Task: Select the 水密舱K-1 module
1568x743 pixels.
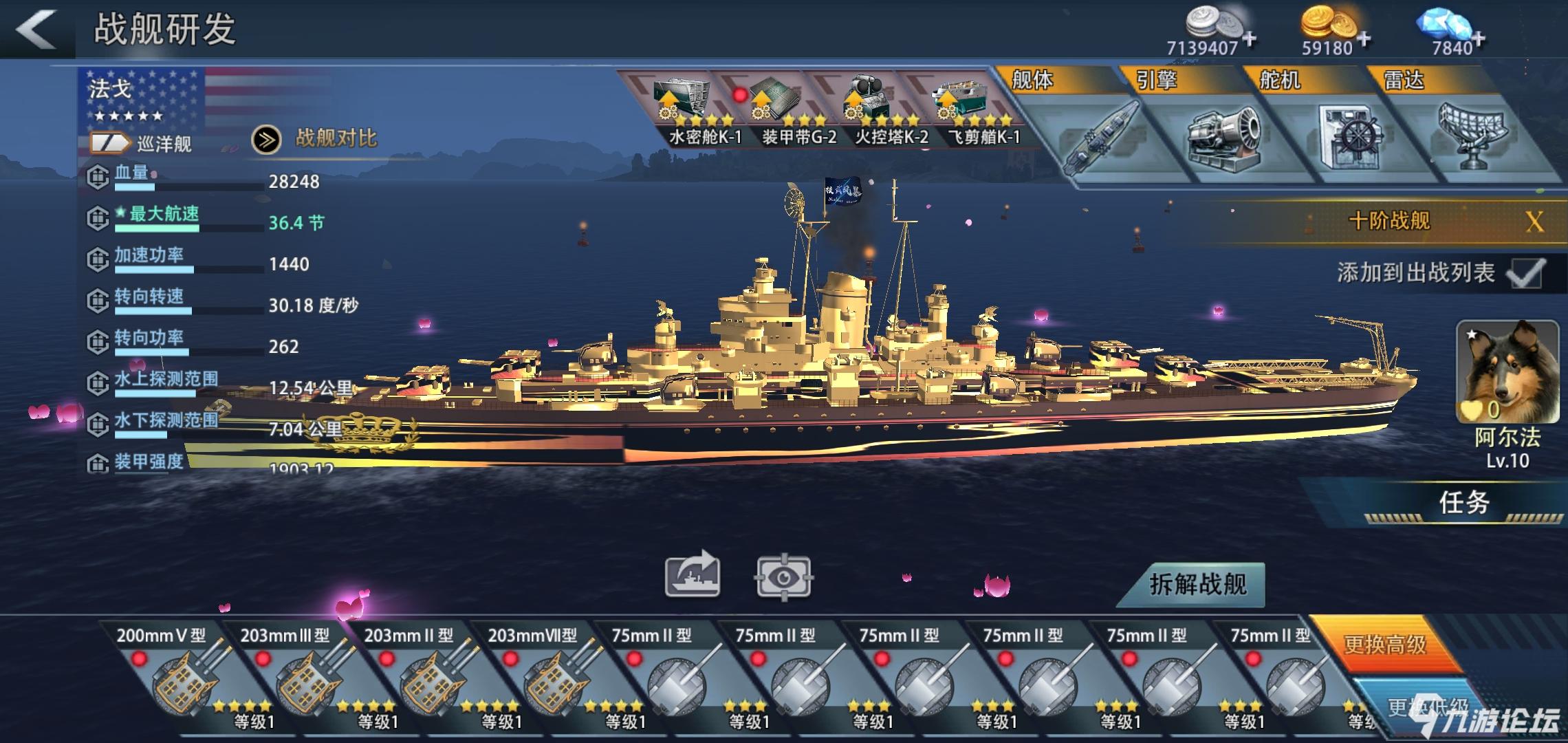Action: pos(688,110)
